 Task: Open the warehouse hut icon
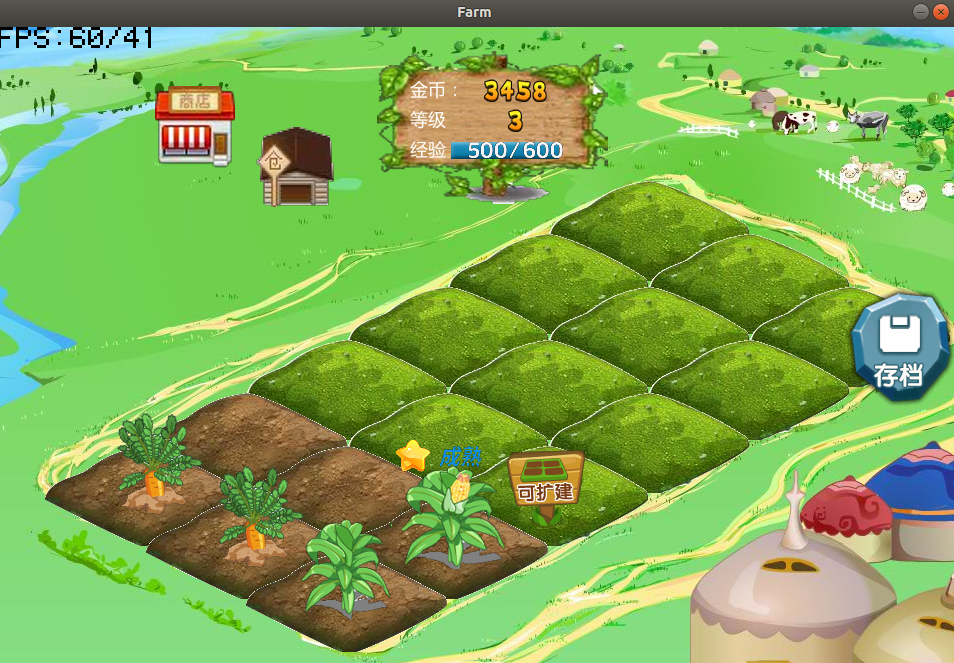pyautogui.click(x=295, y=168)
